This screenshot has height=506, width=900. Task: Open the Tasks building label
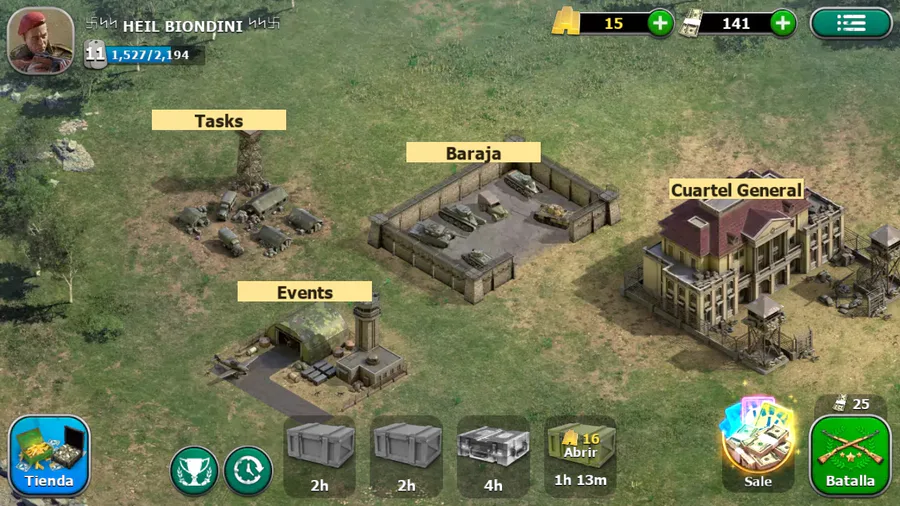[219, 121]
